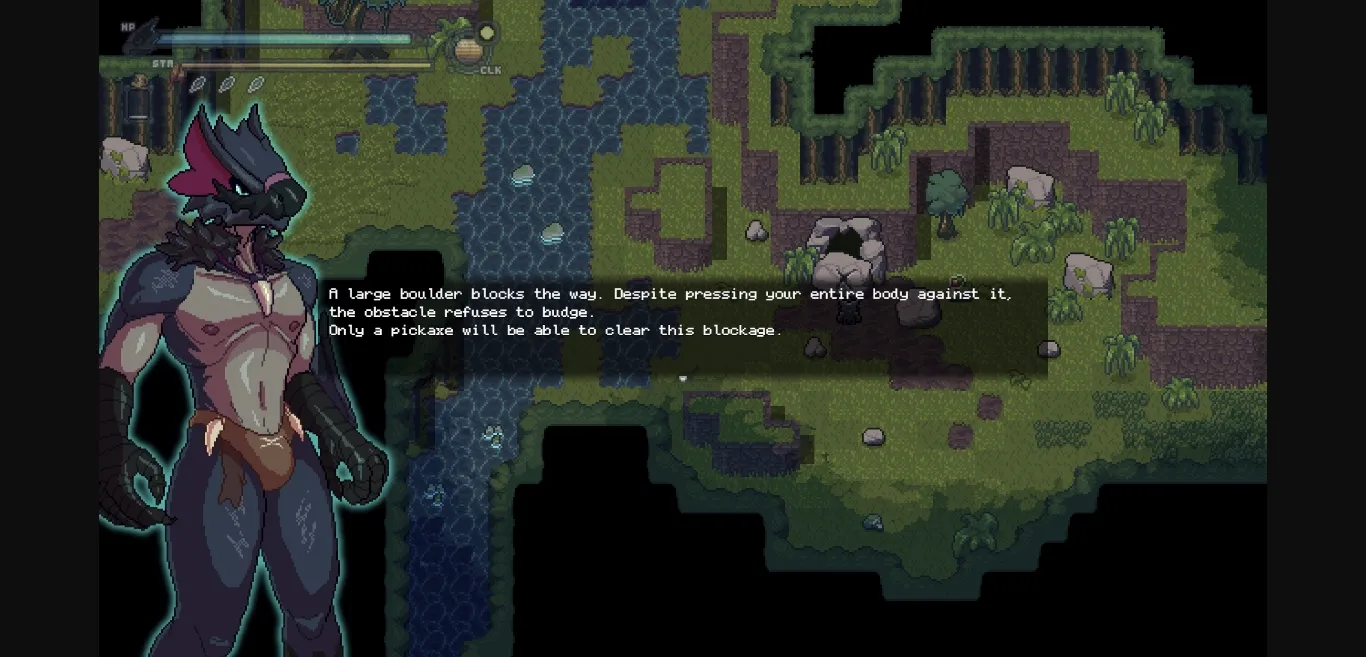This screenshot has width=1366, height=657.
Task: Click the dialogue continue arrow
Action: pos(683,378)
